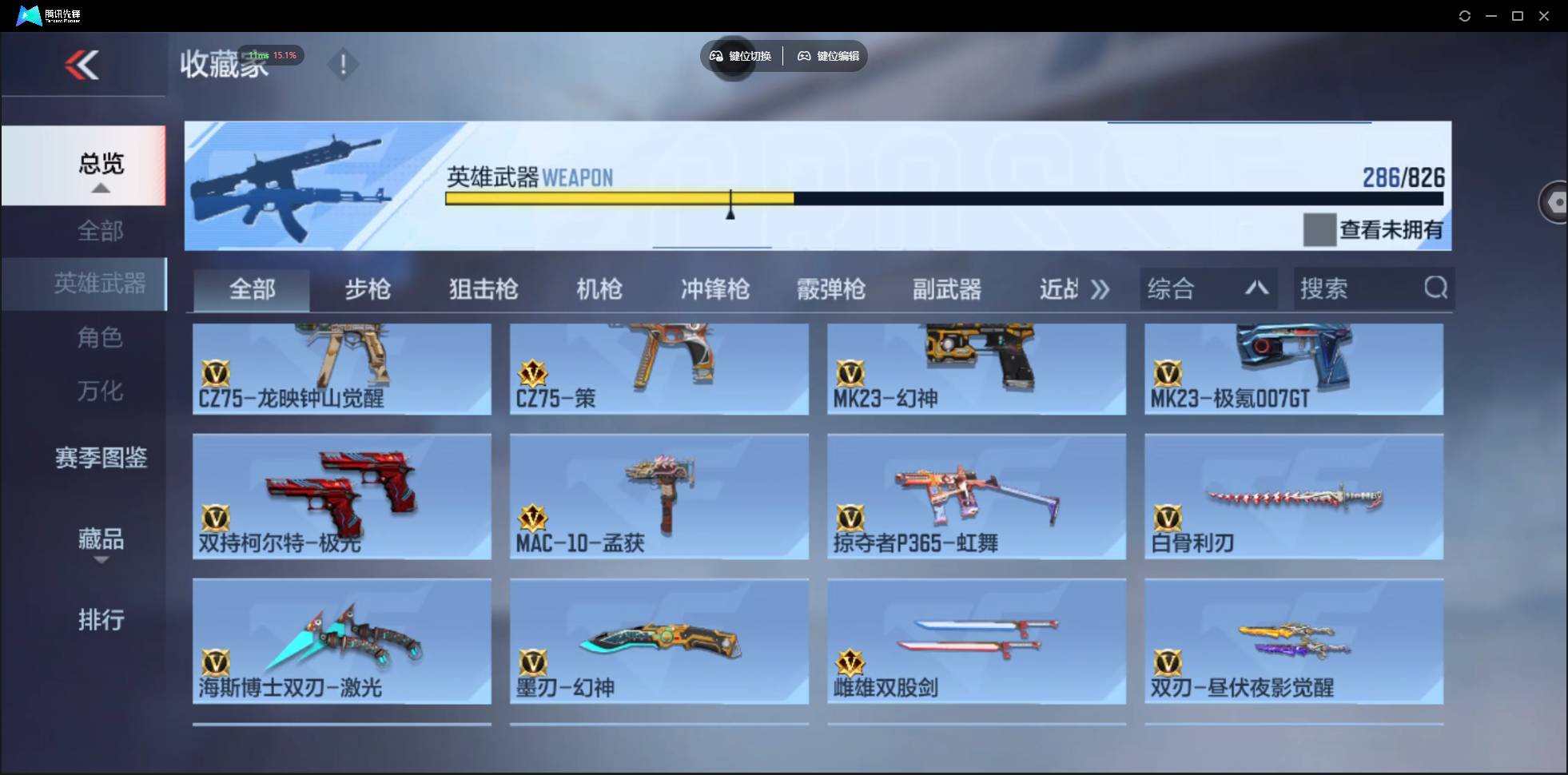Click the Tencent Pioneer logo top-left

pos(29,15)
